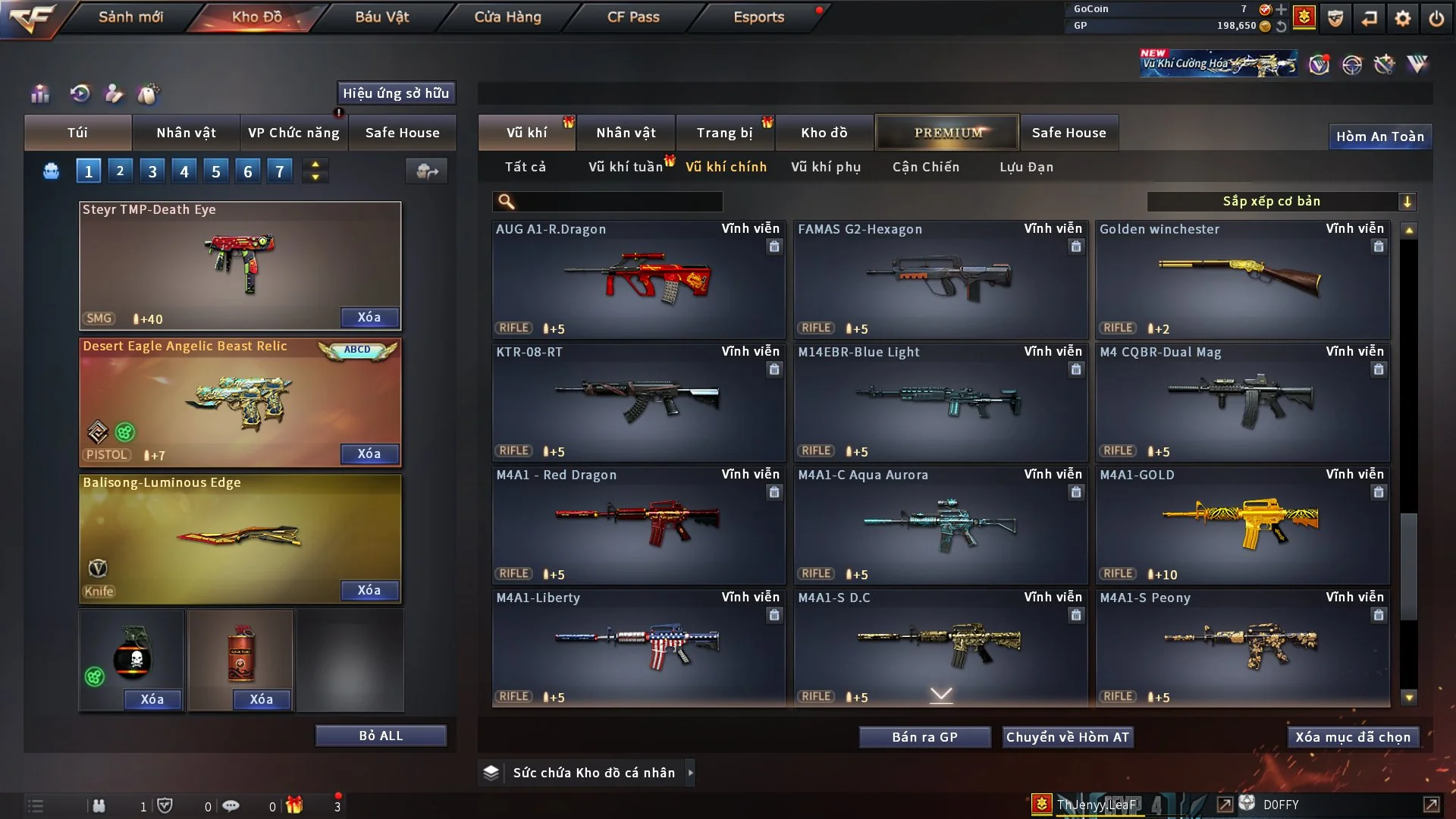The height and width of the screenshot is (819, 1456).
Task: Click Xóa mục đã chọn button
Action: pyautogui.click(x=1353, y=737)
